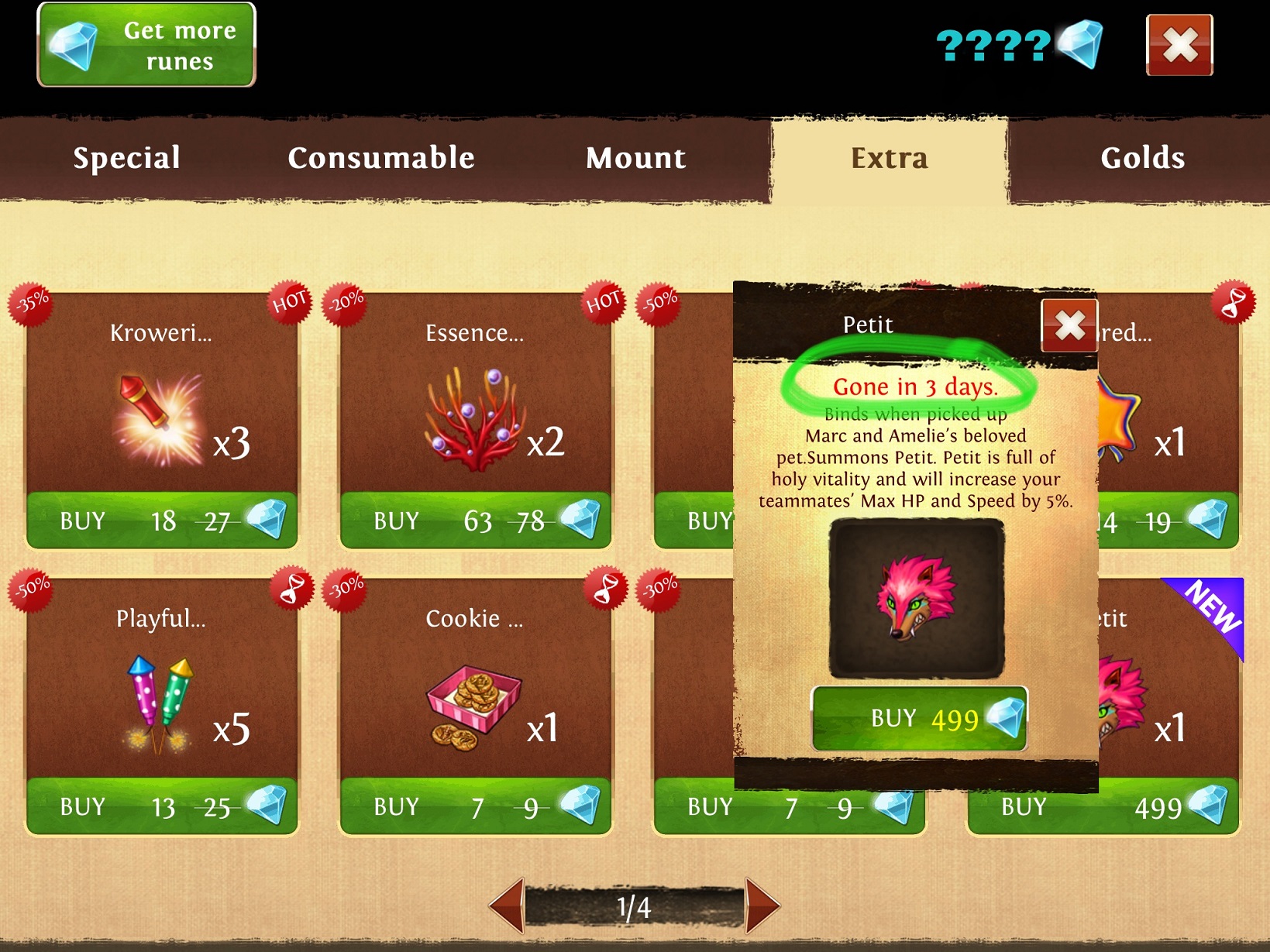Buy the Cookie box for 7
1270x952 pixels.
pos(476,806)
